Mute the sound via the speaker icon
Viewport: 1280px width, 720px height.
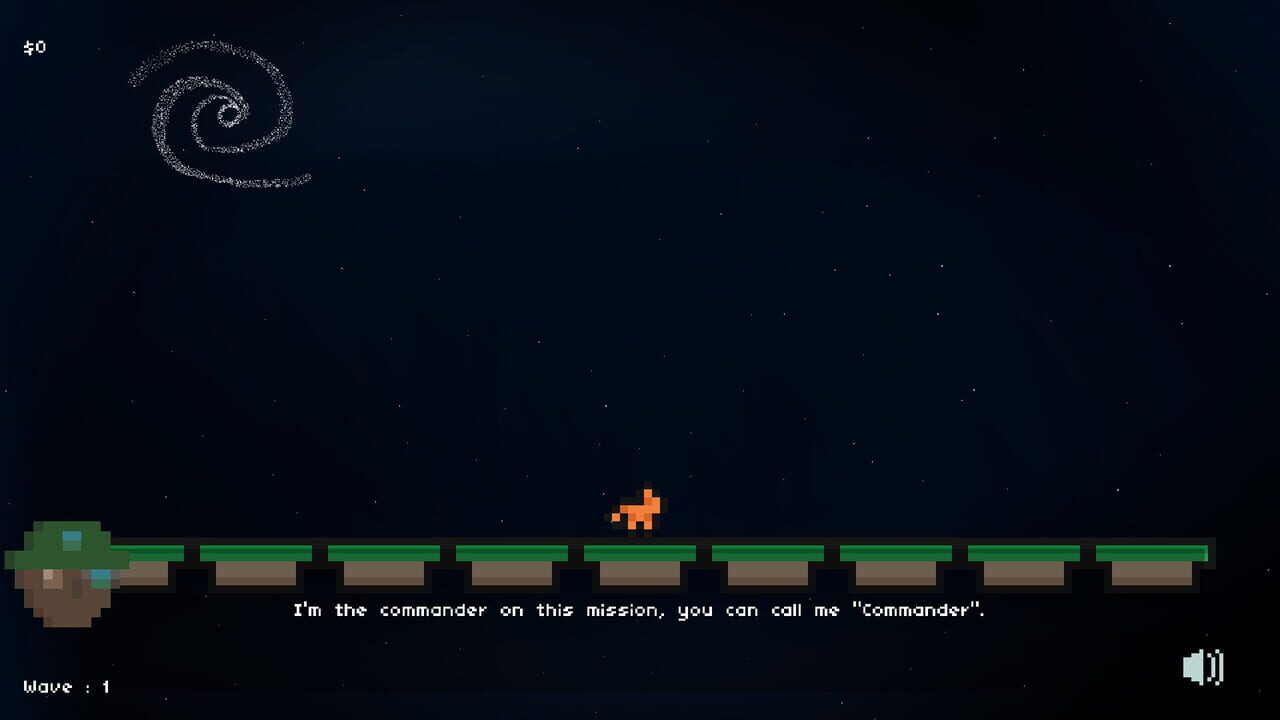point(1205,664)
